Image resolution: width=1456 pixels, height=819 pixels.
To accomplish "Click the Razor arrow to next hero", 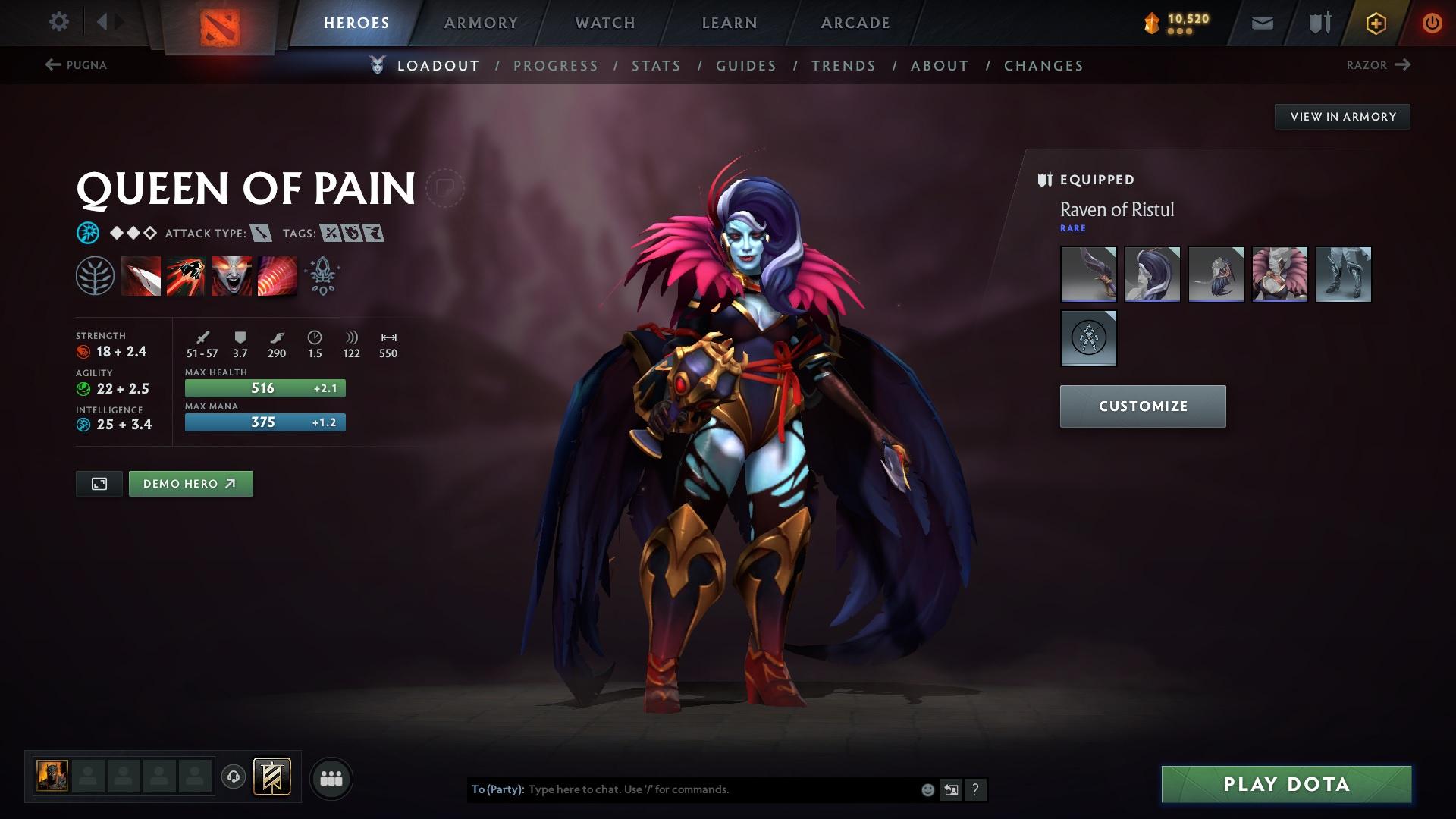I will click(x=1404, y=65).
